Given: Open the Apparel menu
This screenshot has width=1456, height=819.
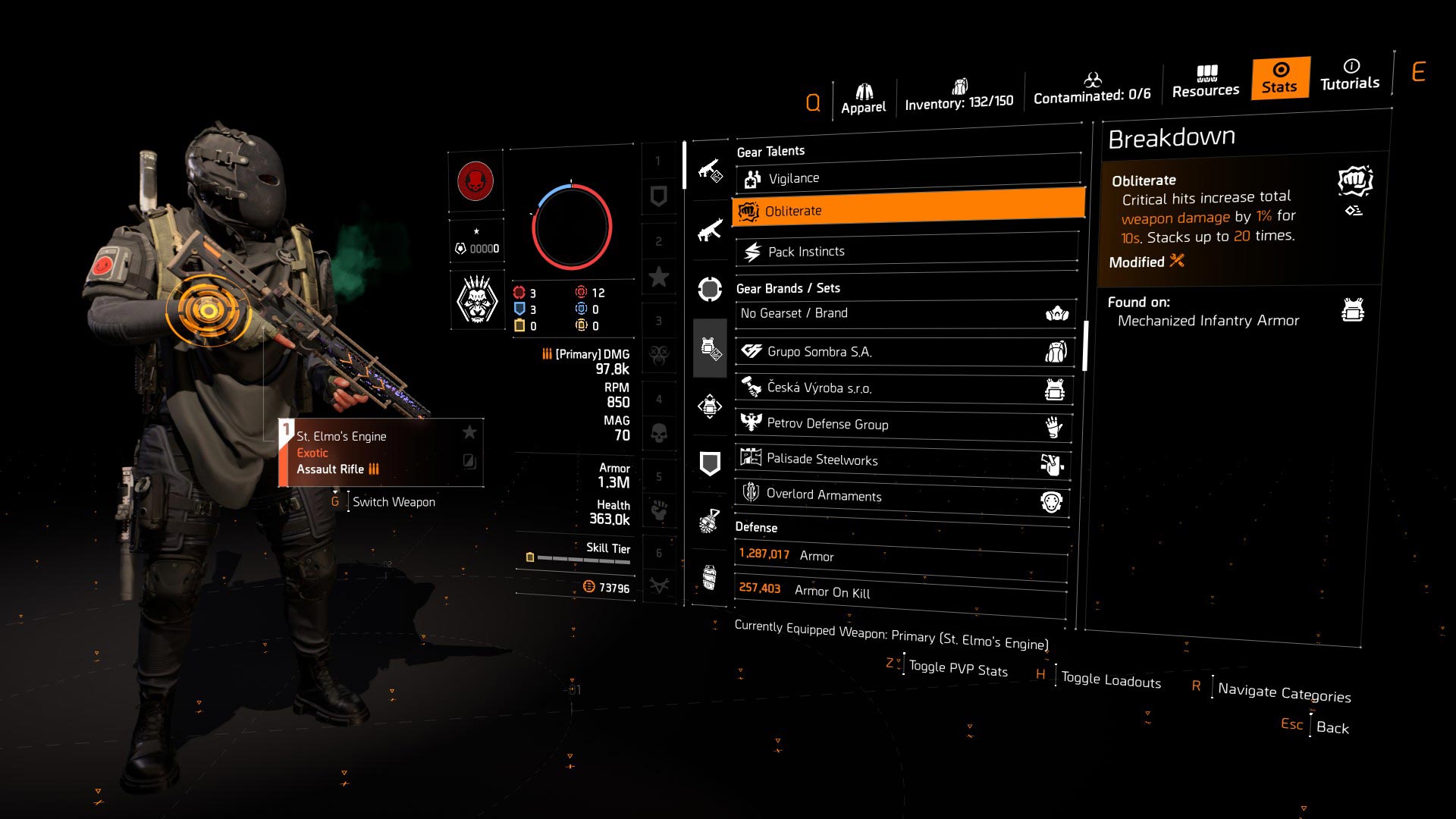Looking at the screenshot, I should coord(864,89).
